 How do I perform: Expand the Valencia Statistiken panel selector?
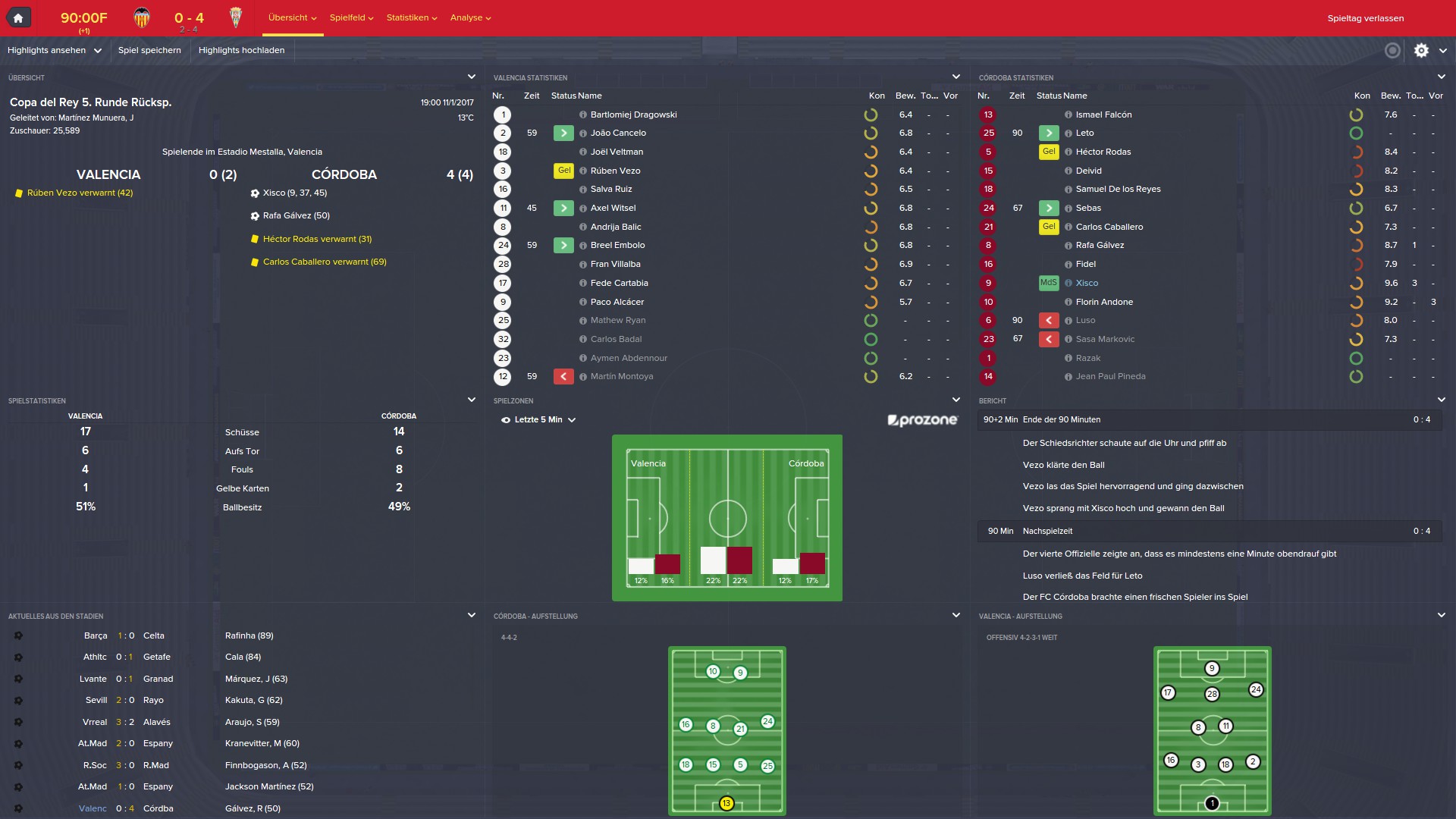955,77
